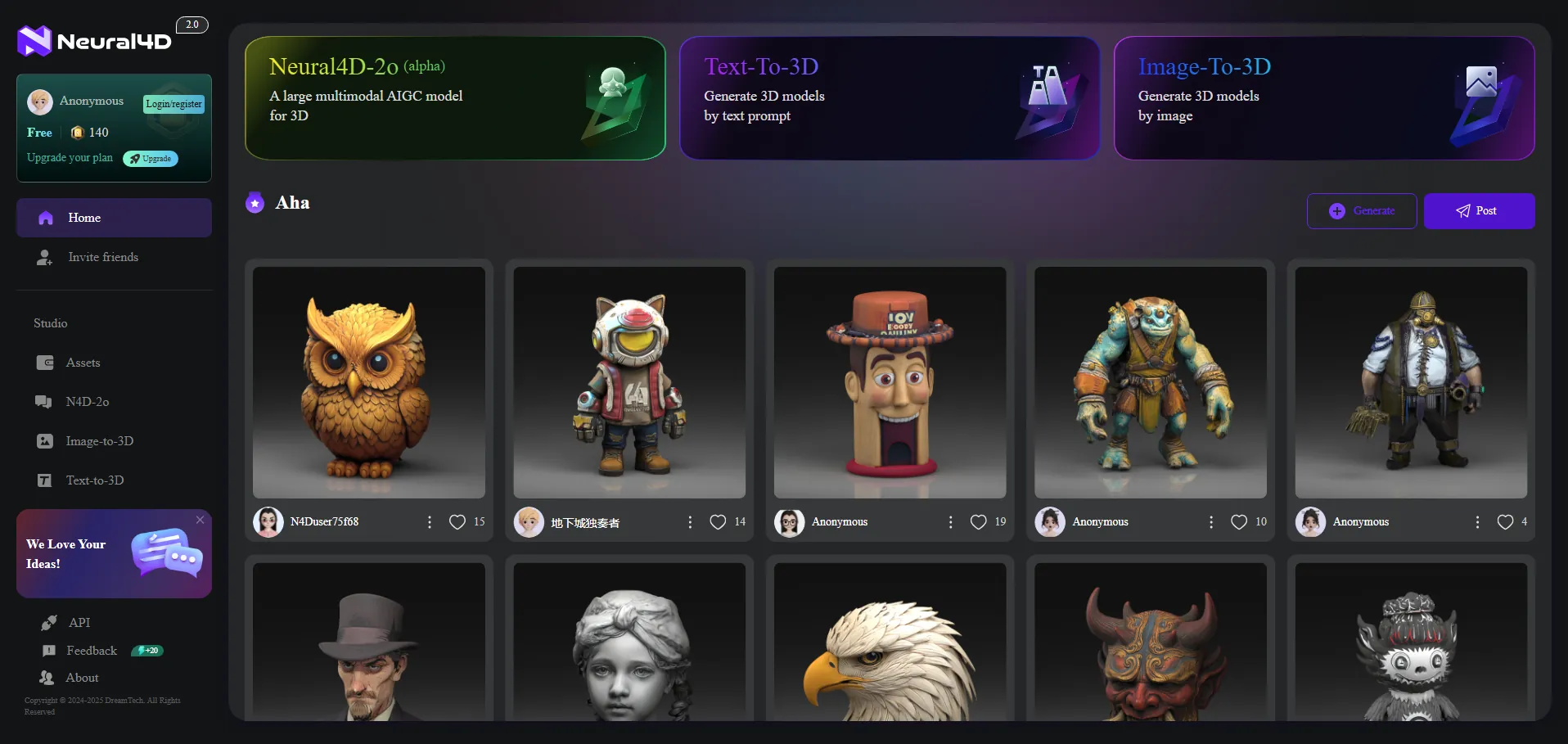
Task: Open Invite friends
Action: coord(103,257)
